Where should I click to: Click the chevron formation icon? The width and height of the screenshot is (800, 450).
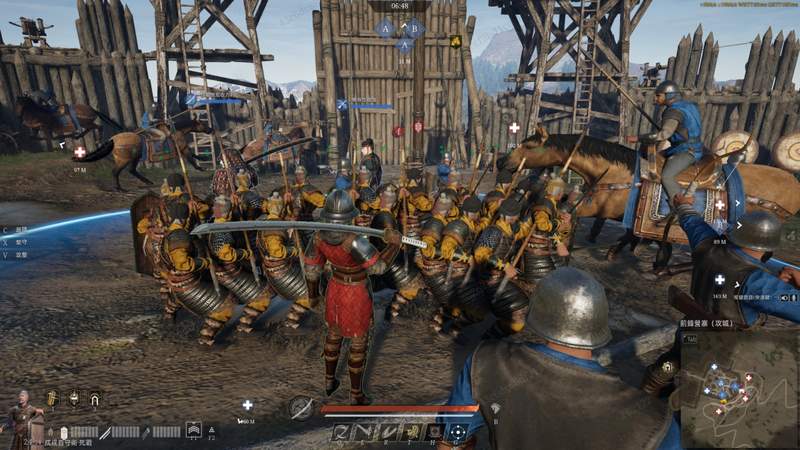click(193, 430)
